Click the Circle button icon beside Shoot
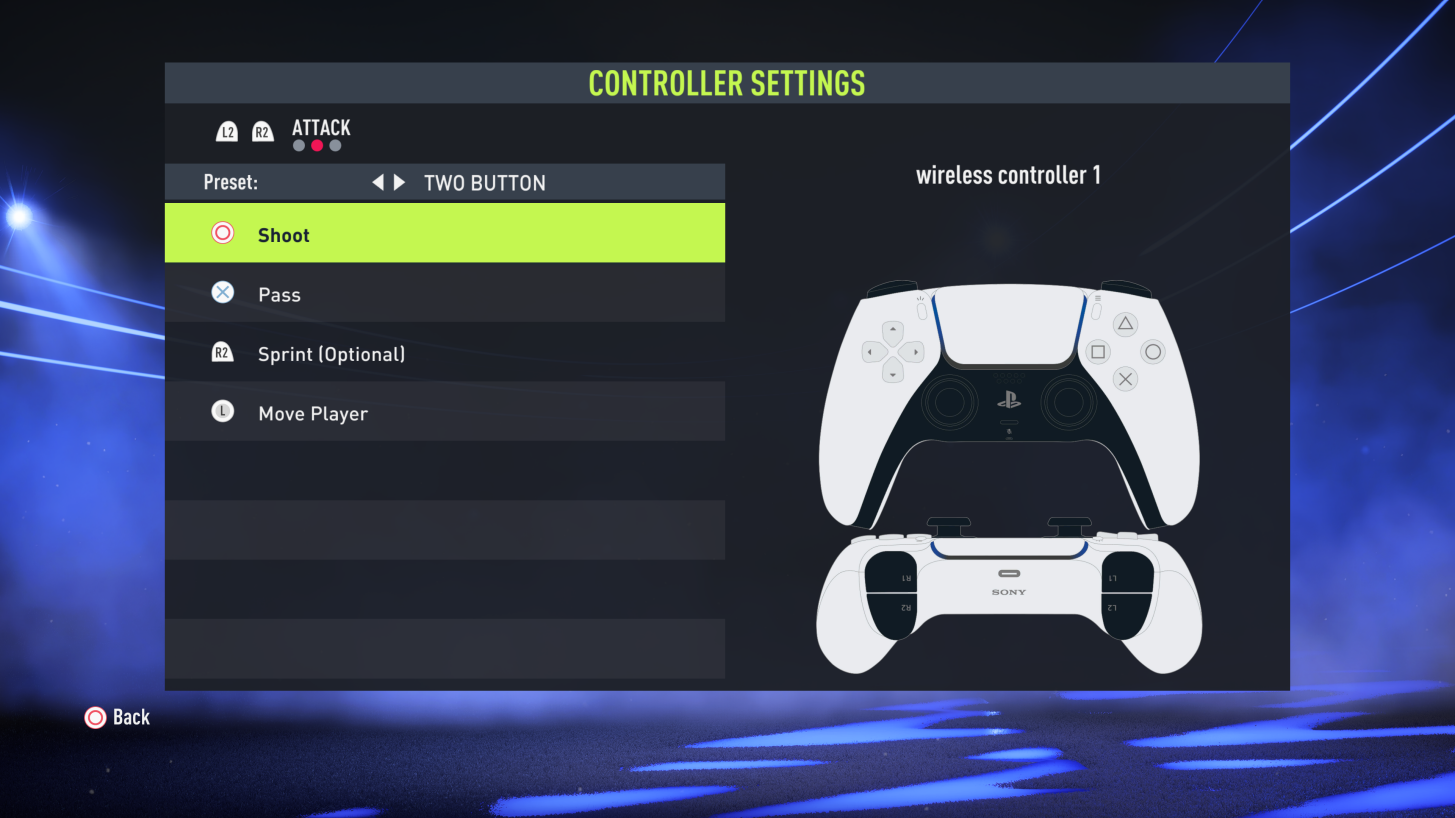This screenshot has width=1455, height=818. click(x=221, y=233)
